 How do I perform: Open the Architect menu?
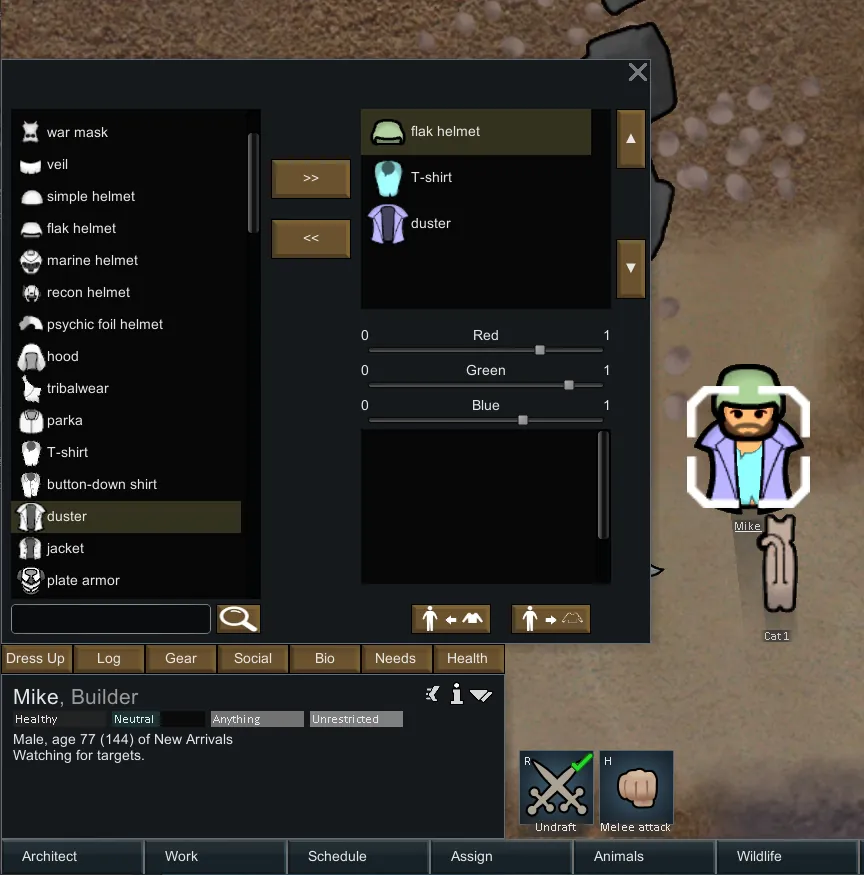(x=50, y=856)
